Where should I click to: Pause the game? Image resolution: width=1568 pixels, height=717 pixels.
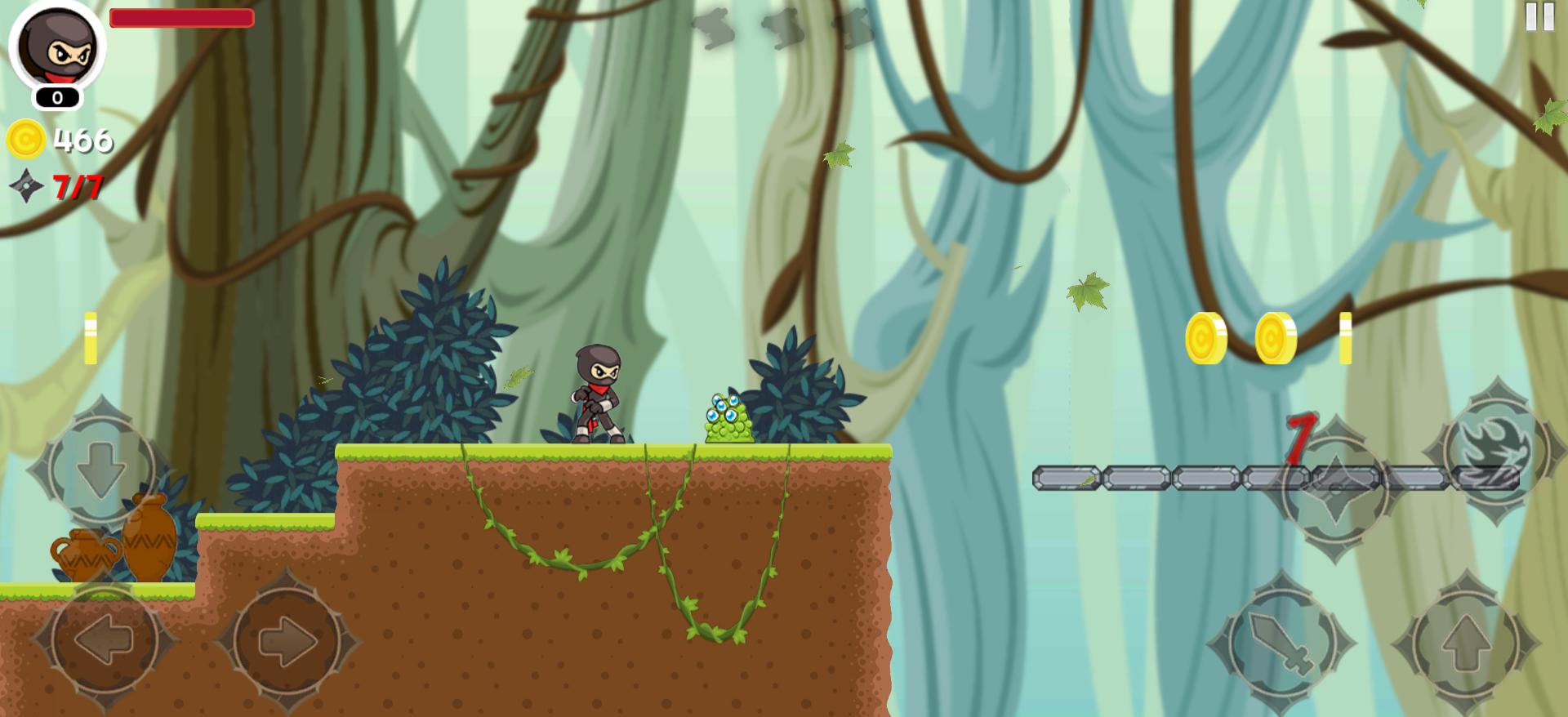[x=1539, y=16]
